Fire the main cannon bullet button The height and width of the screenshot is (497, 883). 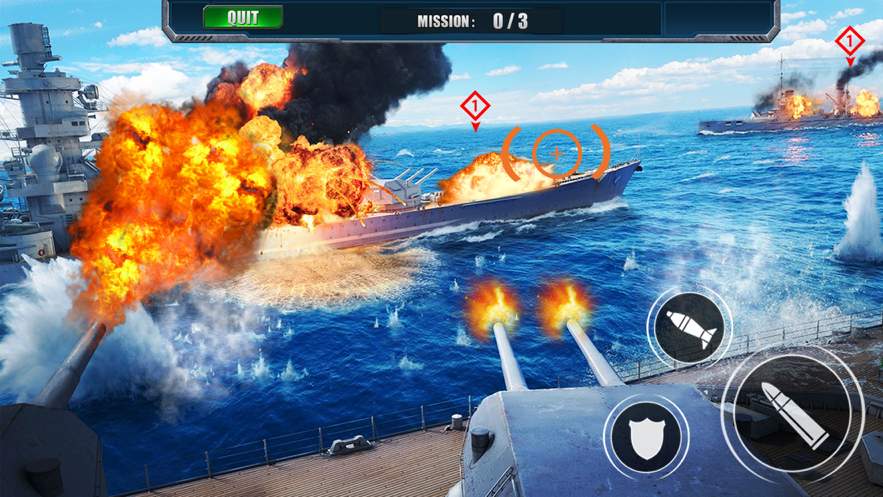click(x=793, y=412)
